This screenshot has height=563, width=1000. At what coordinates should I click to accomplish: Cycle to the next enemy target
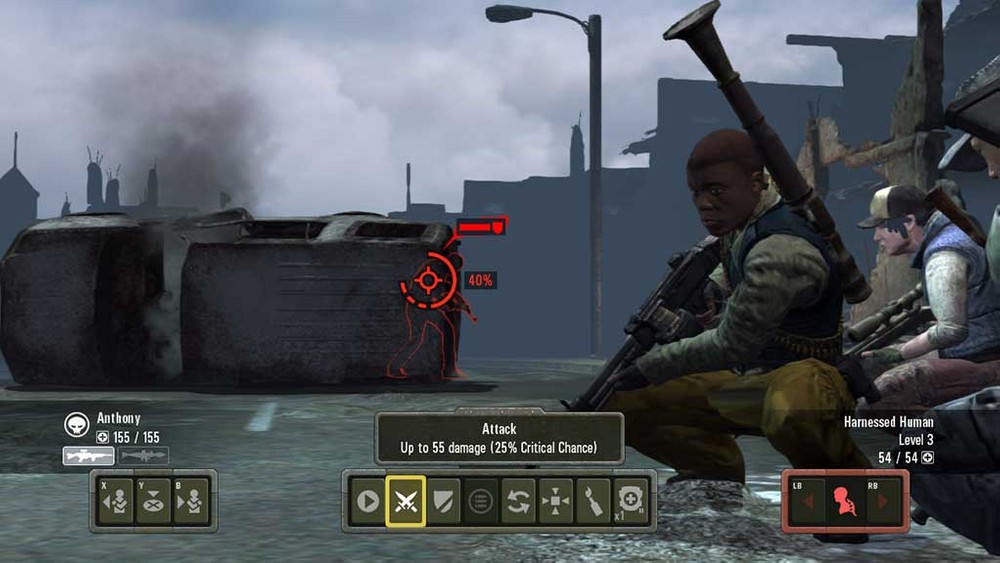coord(884,501)
